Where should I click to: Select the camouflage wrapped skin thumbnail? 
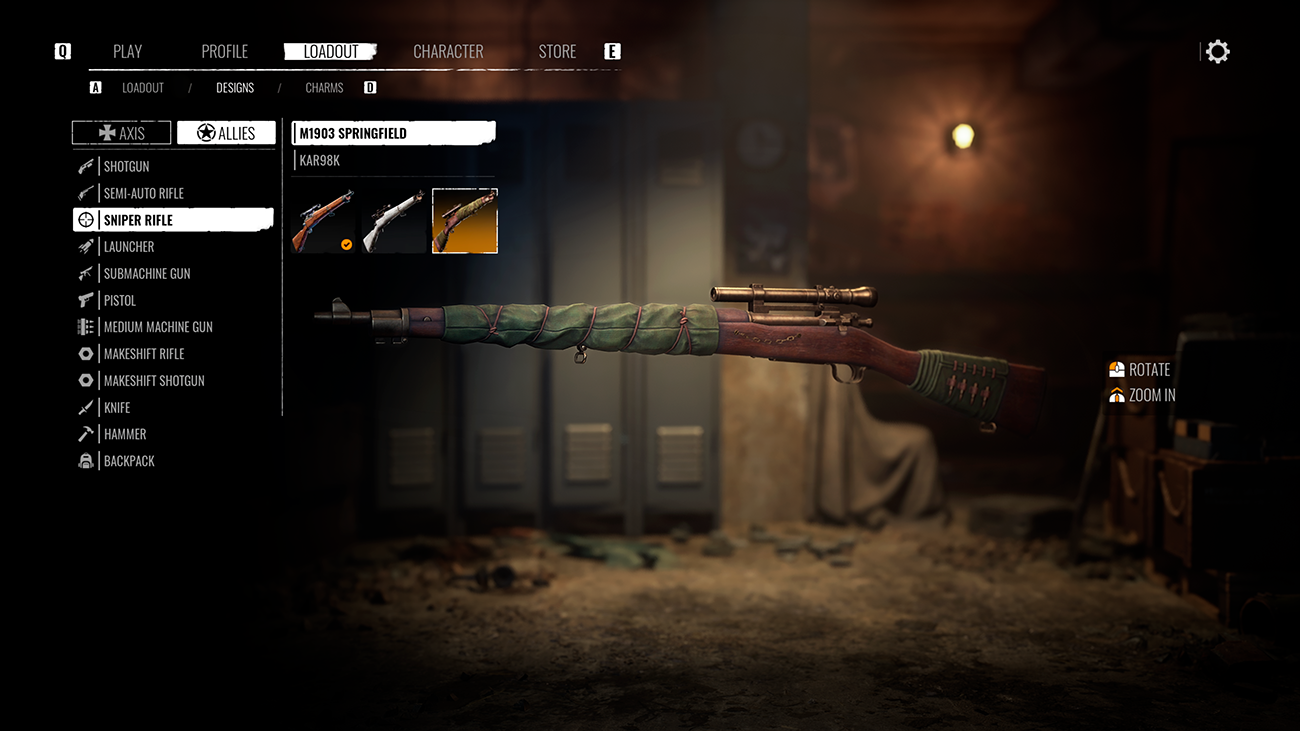click(x=464, y=220)
